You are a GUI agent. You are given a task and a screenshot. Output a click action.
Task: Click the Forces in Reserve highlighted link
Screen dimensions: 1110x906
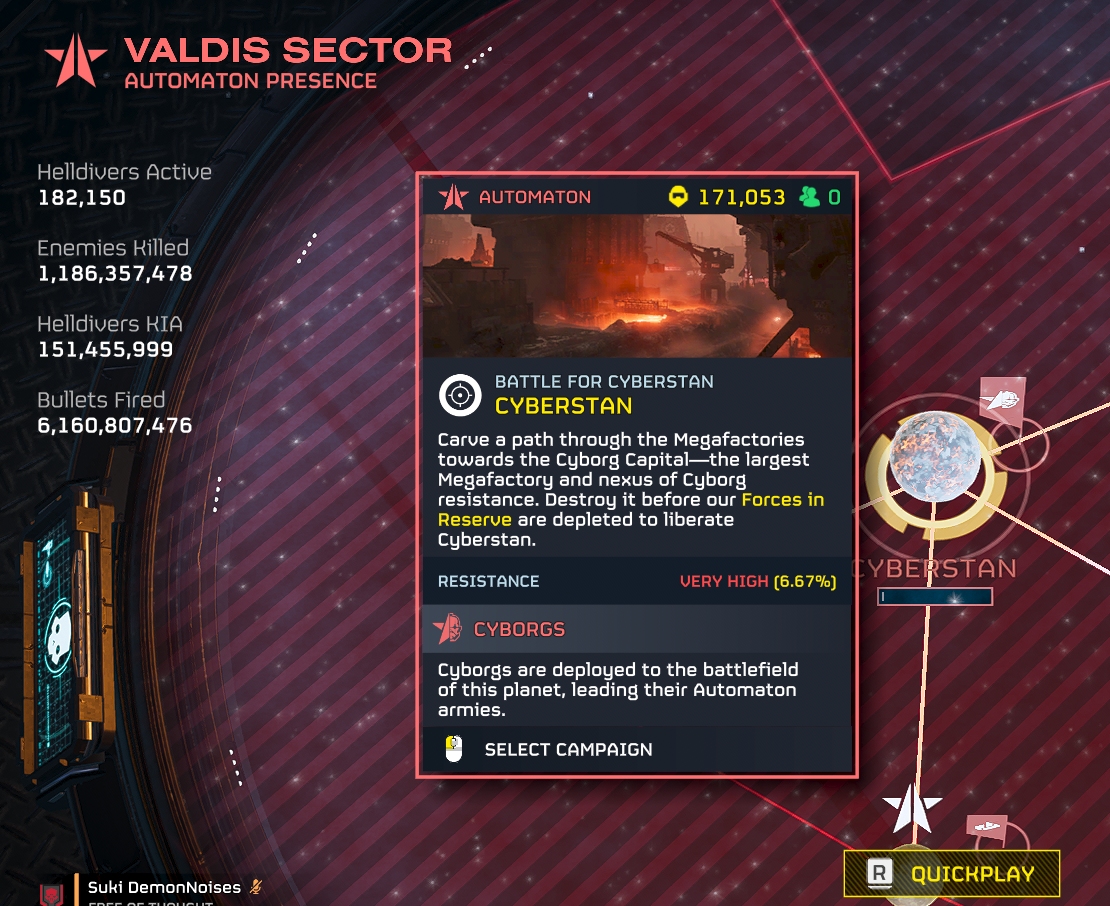click(x=781, y=499)
